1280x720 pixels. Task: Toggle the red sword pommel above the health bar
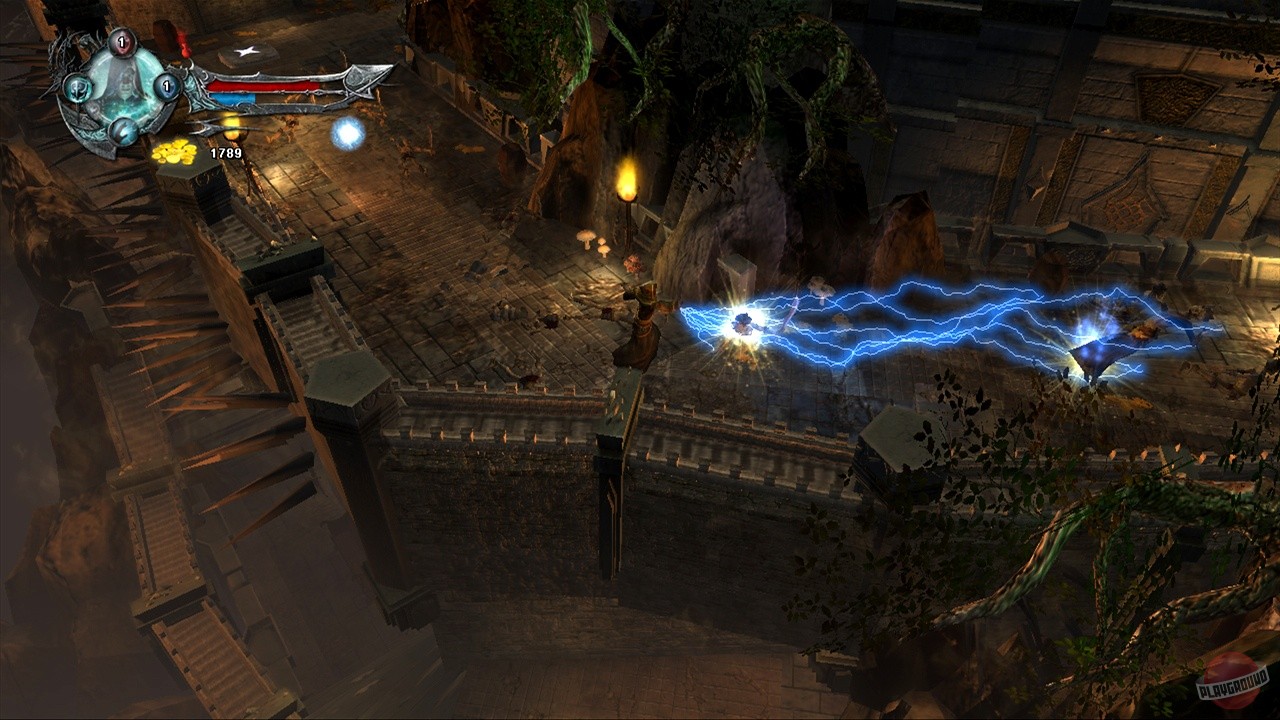184,44
